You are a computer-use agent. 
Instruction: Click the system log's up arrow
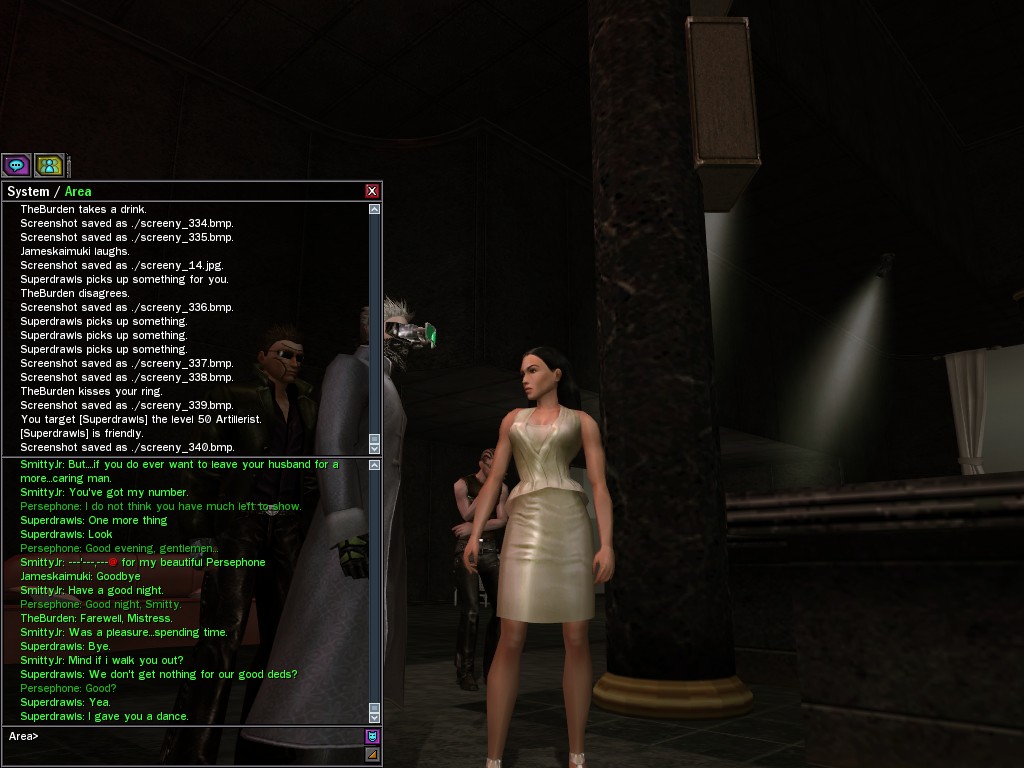tap(375, 209)
